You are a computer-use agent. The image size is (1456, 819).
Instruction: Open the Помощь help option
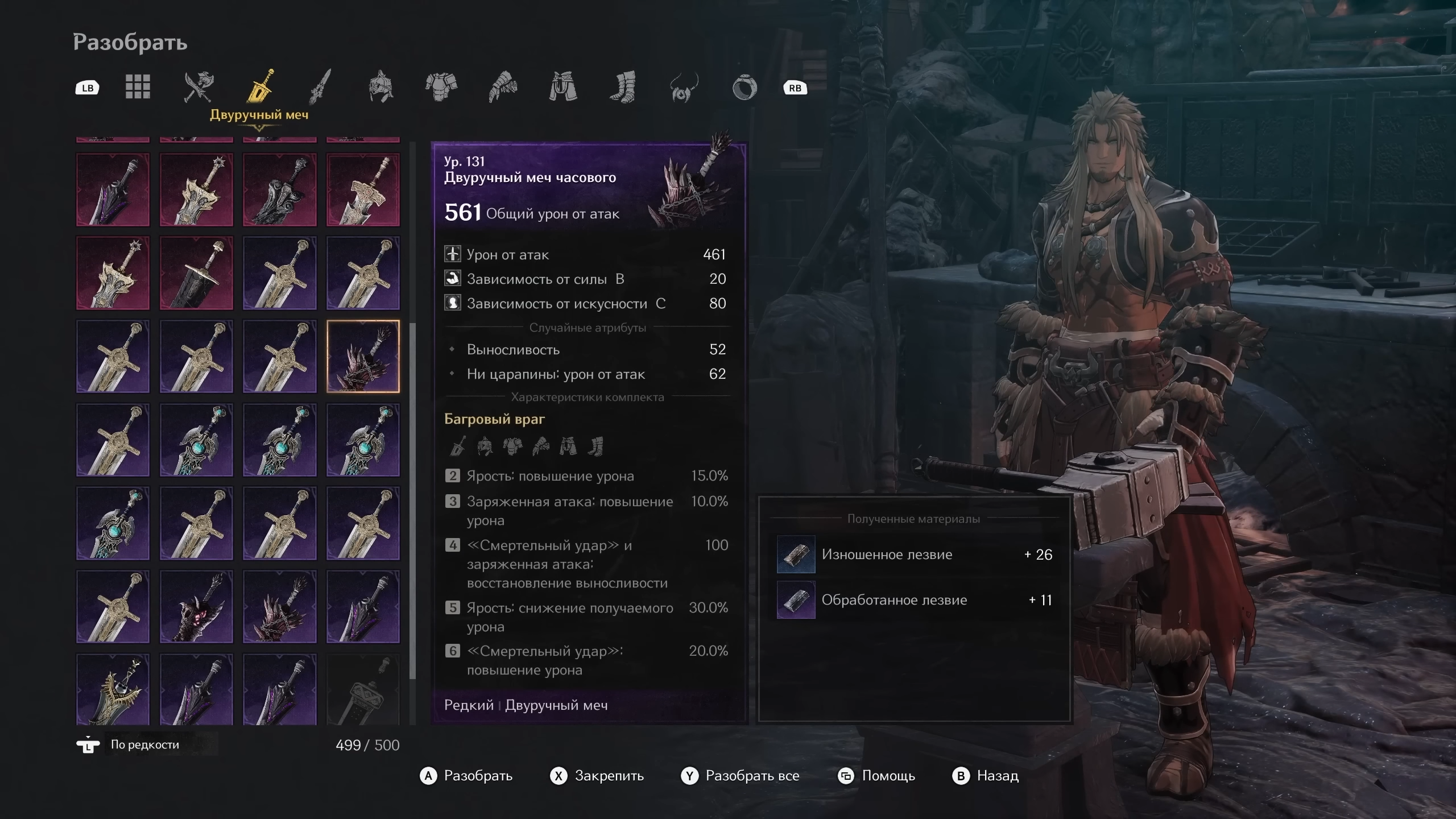coord(877,776)
